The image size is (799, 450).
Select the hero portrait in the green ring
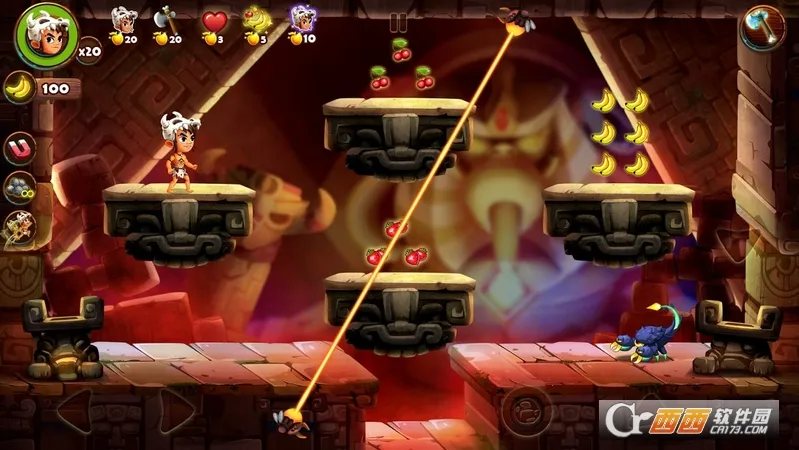point(45,35)
